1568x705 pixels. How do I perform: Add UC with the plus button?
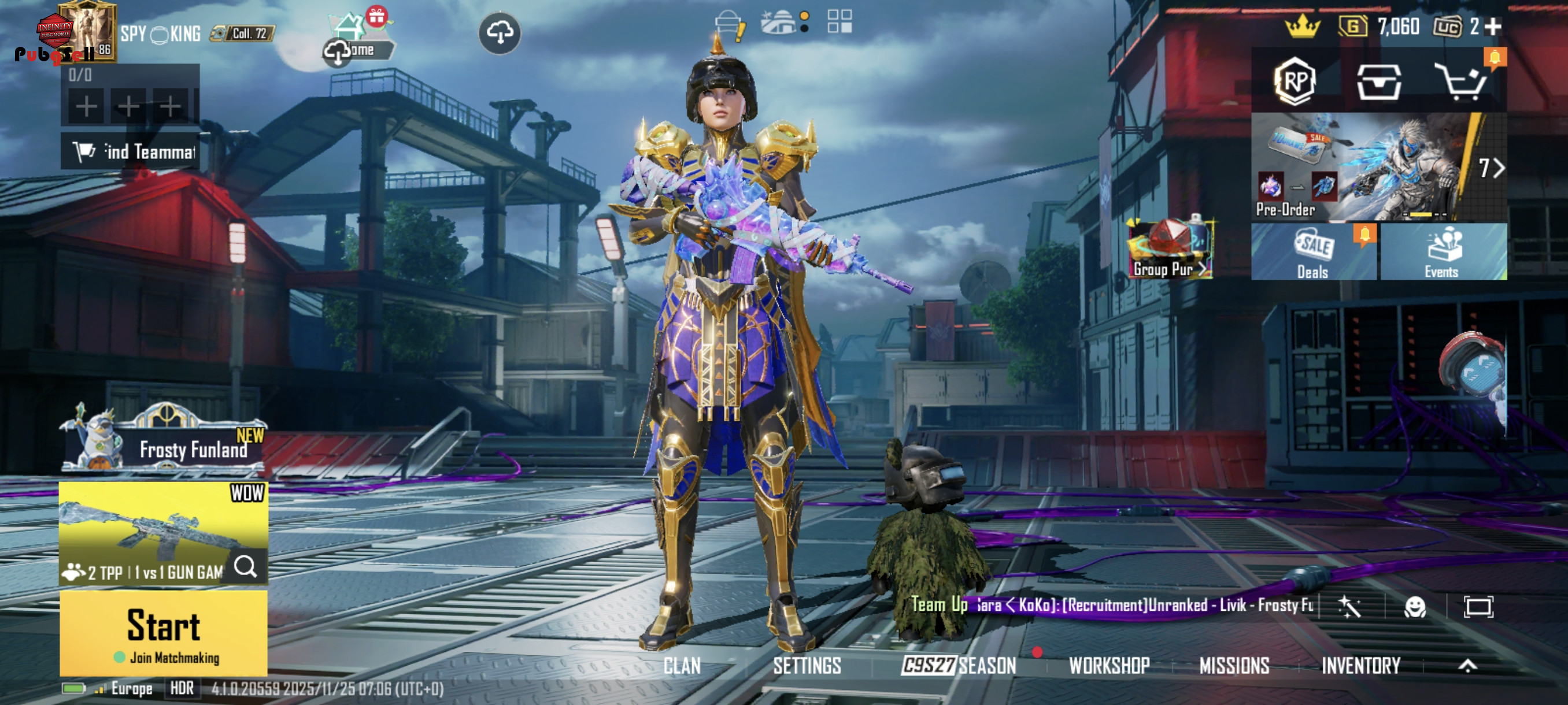pyautogui.click(x=1493, y=26)
